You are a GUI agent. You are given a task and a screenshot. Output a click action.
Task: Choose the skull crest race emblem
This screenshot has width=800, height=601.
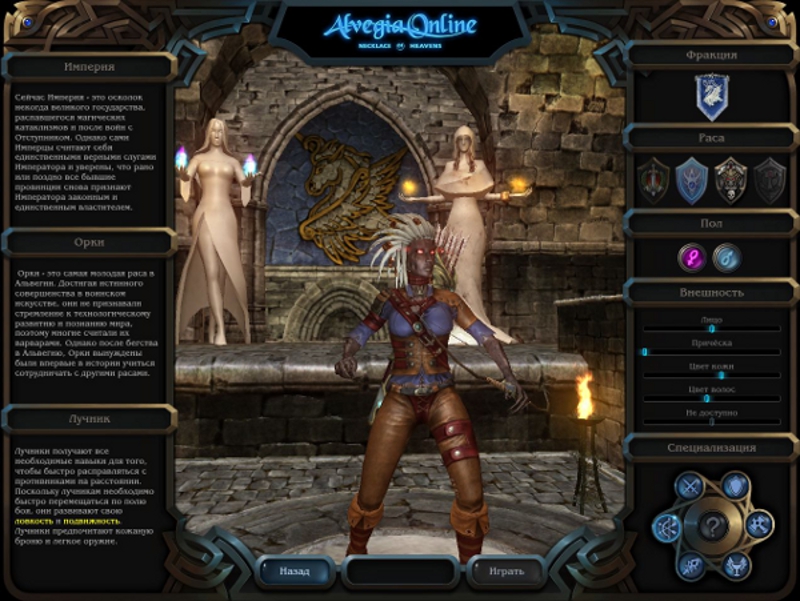coord(731,181)
